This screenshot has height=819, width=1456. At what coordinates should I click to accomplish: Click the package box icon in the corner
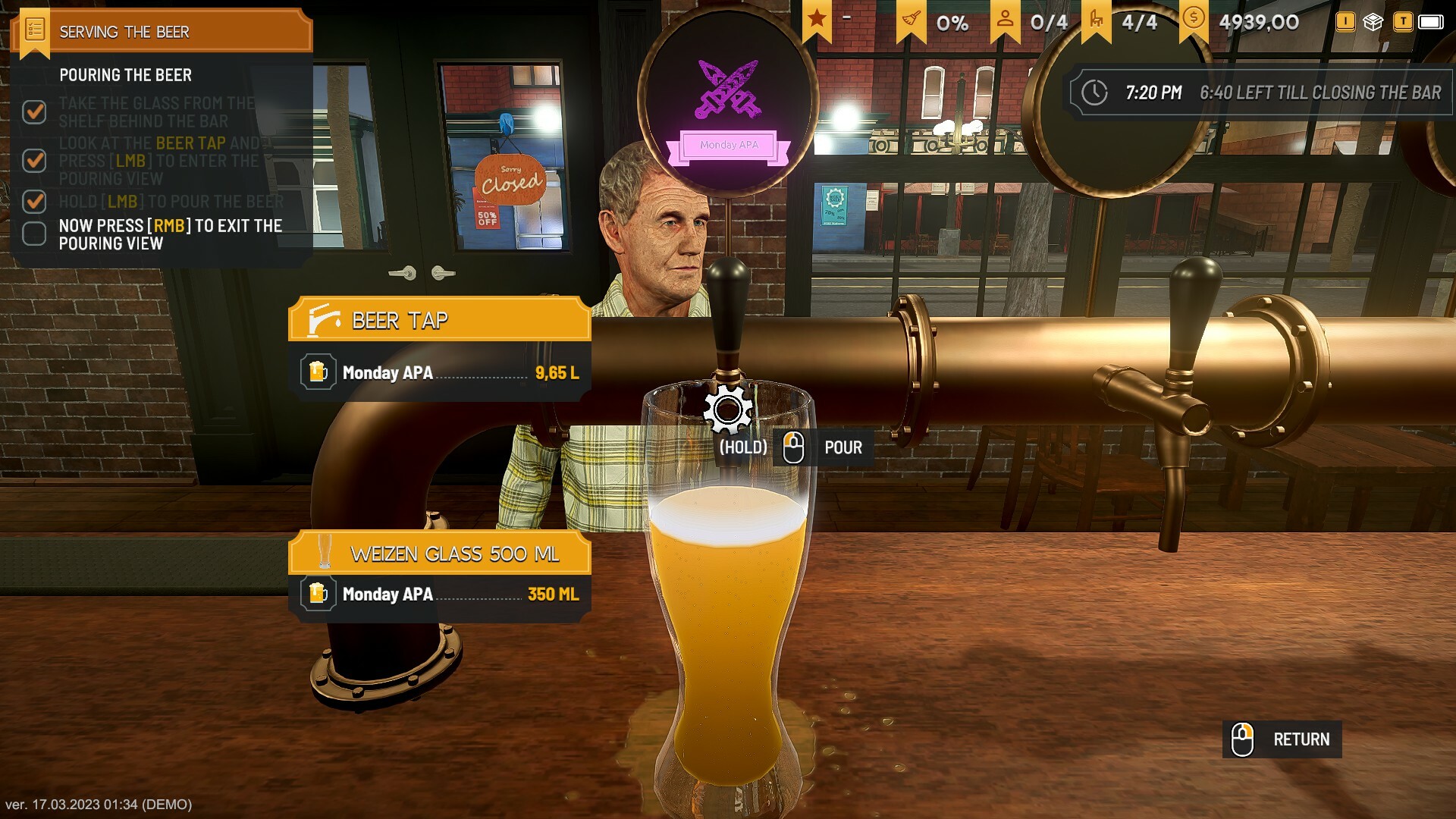point(1375,22)
